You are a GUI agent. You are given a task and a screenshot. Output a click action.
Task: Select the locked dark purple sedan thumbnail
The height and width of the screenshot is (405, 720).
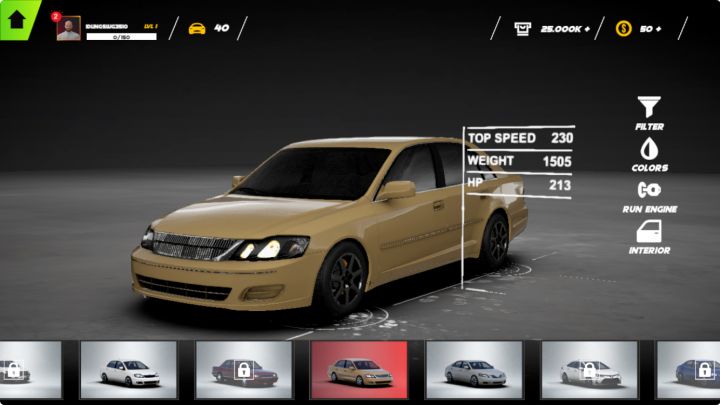(243, 370)
